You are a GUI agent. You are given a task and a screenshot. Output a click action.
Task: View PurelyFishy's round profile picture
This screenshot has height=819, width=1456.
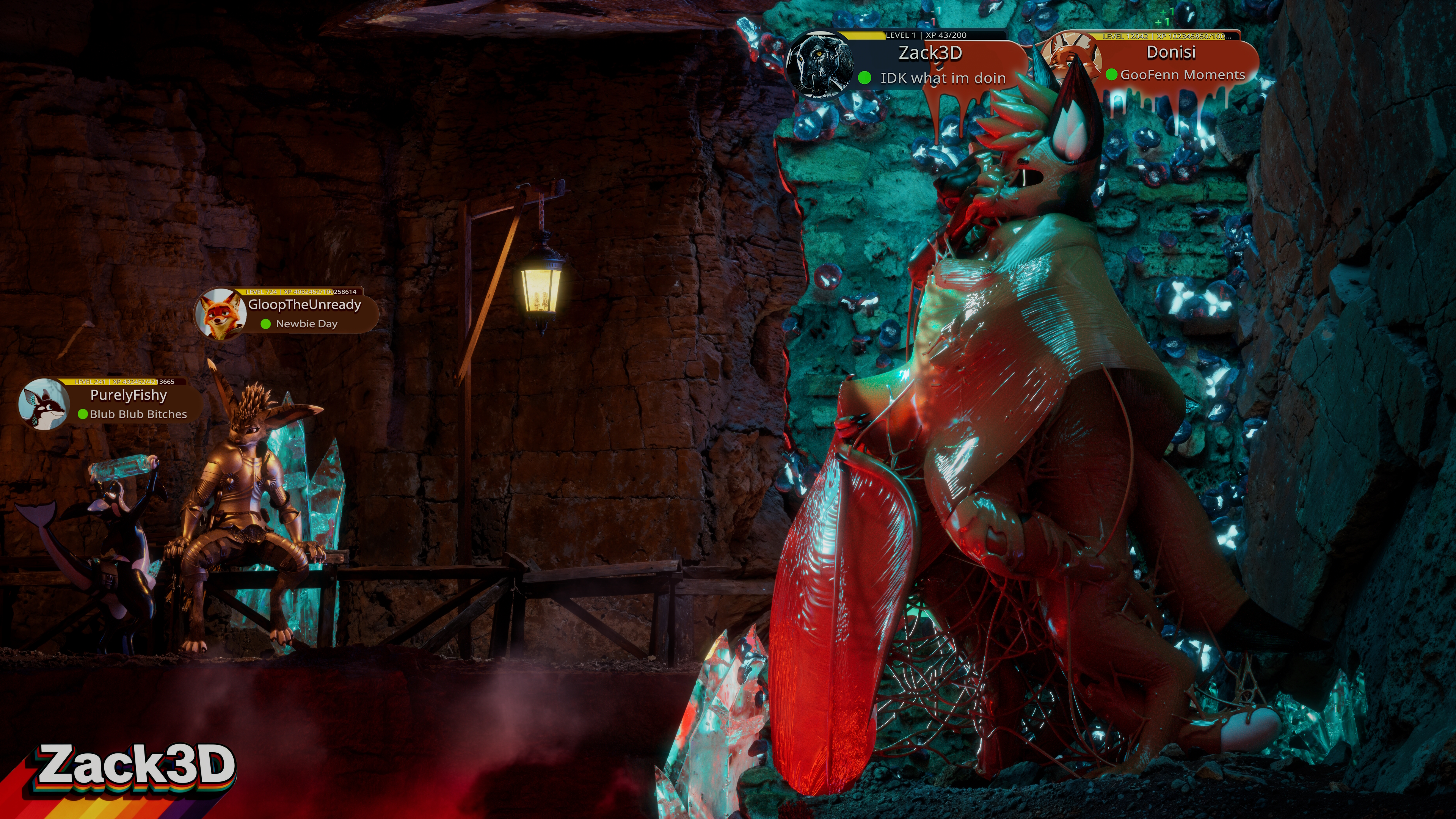44,403
